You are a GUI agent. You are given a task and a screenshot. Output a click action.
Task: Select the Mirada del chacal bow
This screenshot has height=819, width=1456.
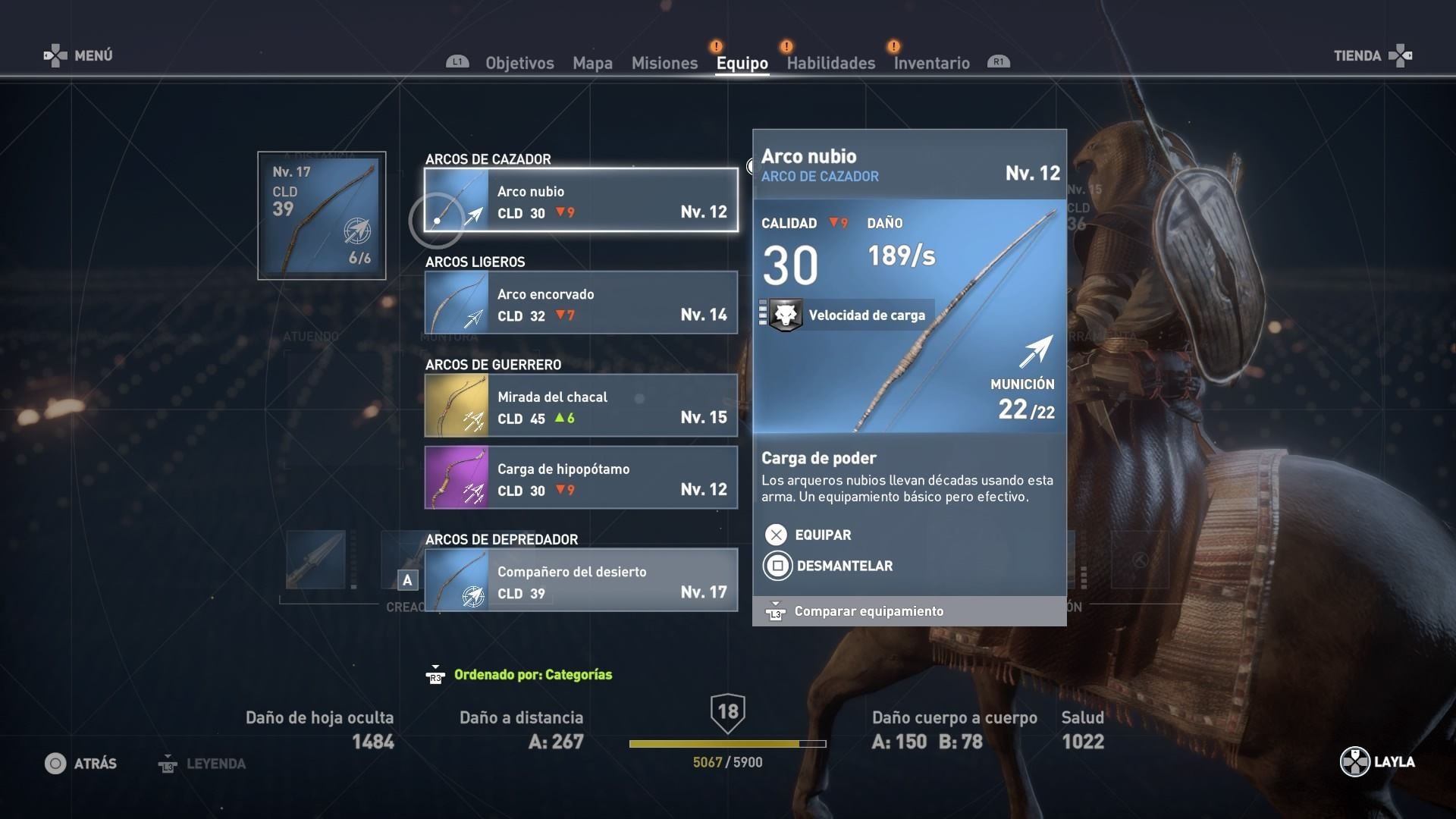(x=581, y=406)
